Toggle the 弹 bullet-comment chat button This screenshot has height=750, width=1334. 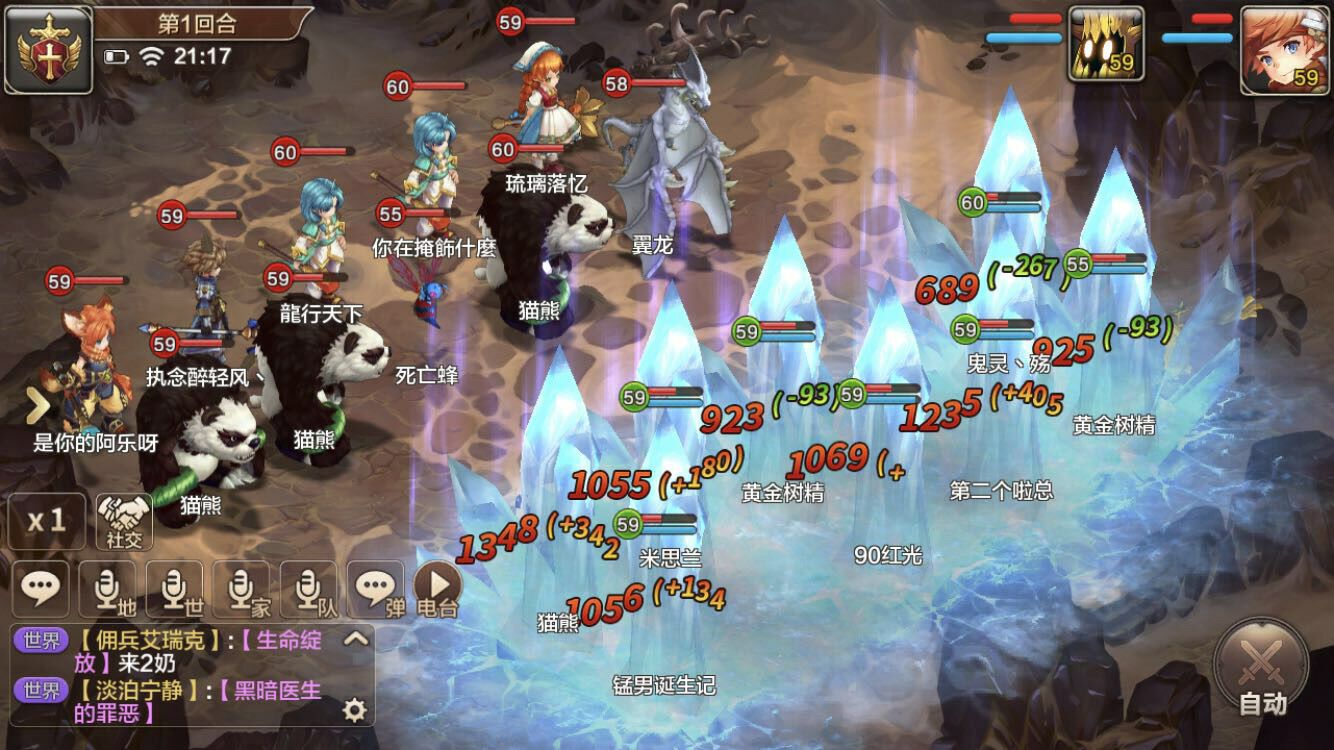coord(377,589)
